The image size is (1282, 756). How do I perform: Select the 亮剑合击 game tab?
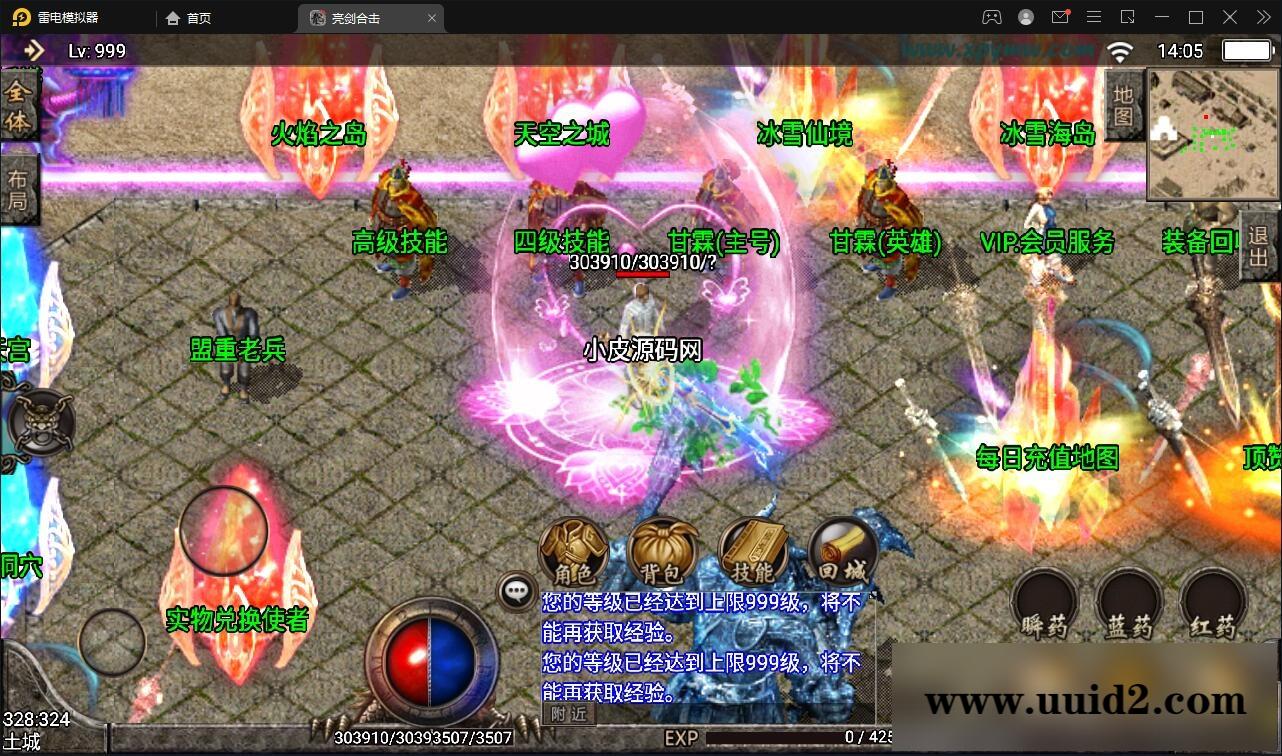click(355, 17)
